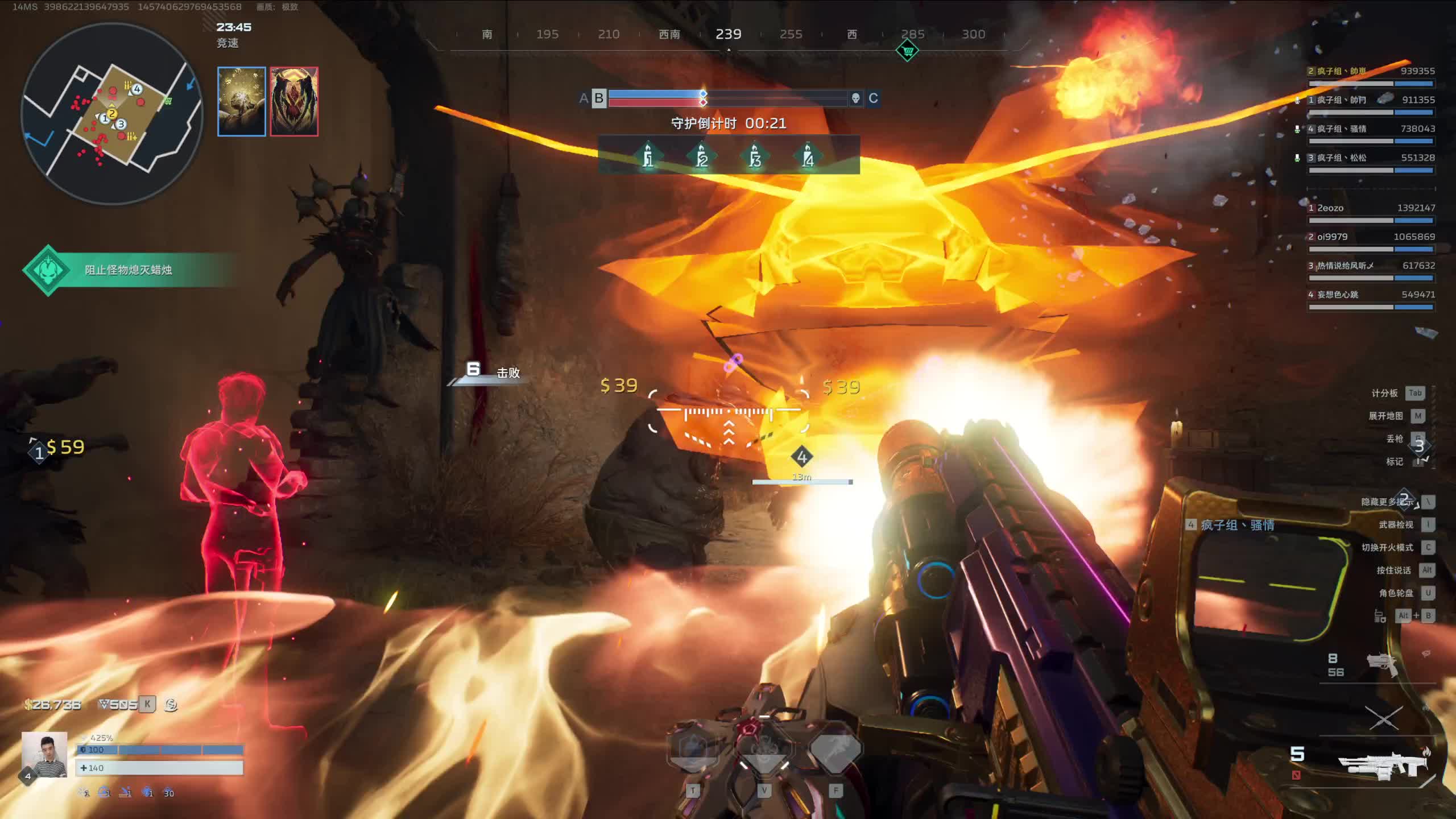Click the streamer portrait avatar

[44, 754]
